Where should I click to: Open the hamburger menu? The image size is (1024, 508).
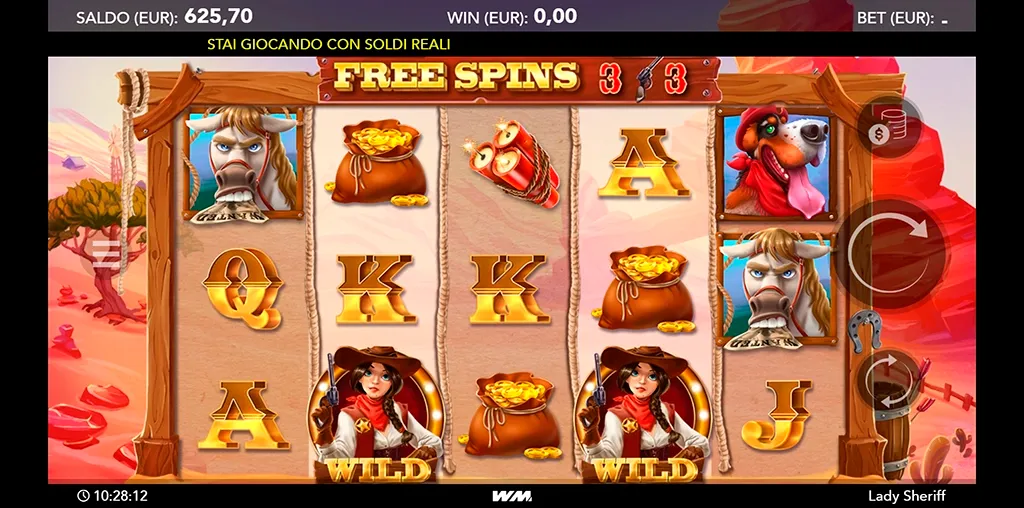pyautogui.click(x=107, y=255)
